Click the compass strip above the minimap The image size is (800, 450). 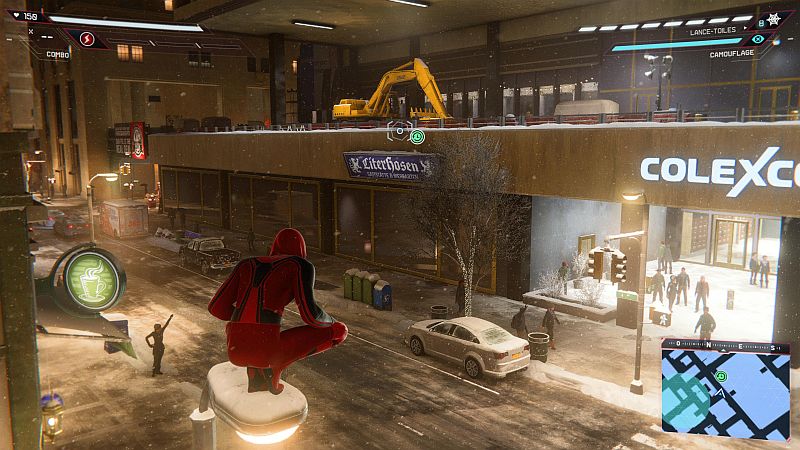click(x=724, y=345)
